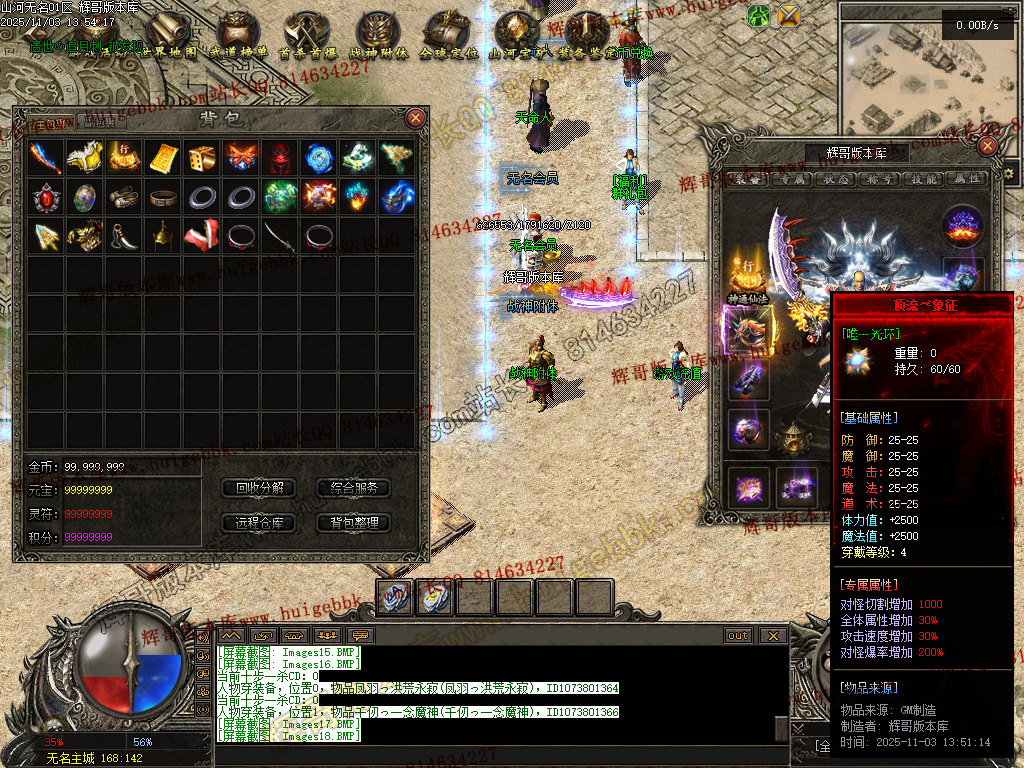The image size is (1024, 768).
Task: Click the 回收分解 recycle button
Action: click(x=259, y=488)
